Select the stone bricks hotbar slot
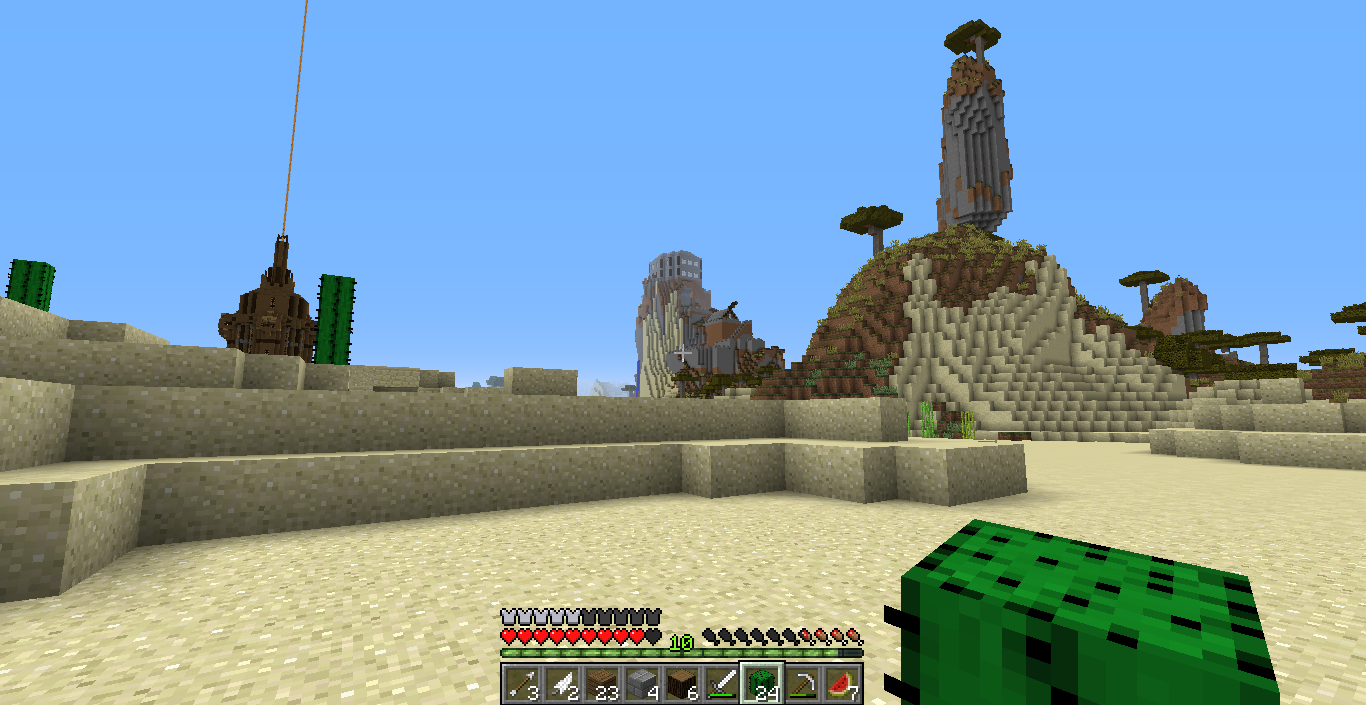 [x=641, y=684]
